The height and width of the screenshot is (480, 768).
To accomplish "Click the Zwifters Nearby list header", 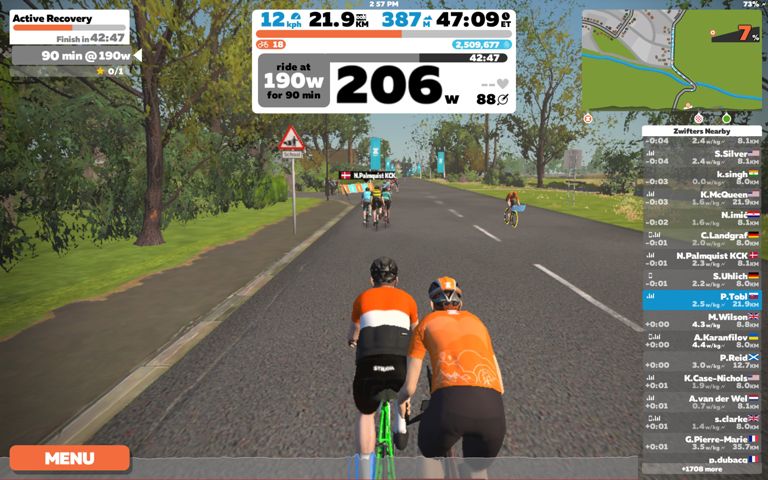I will point(701,131).
